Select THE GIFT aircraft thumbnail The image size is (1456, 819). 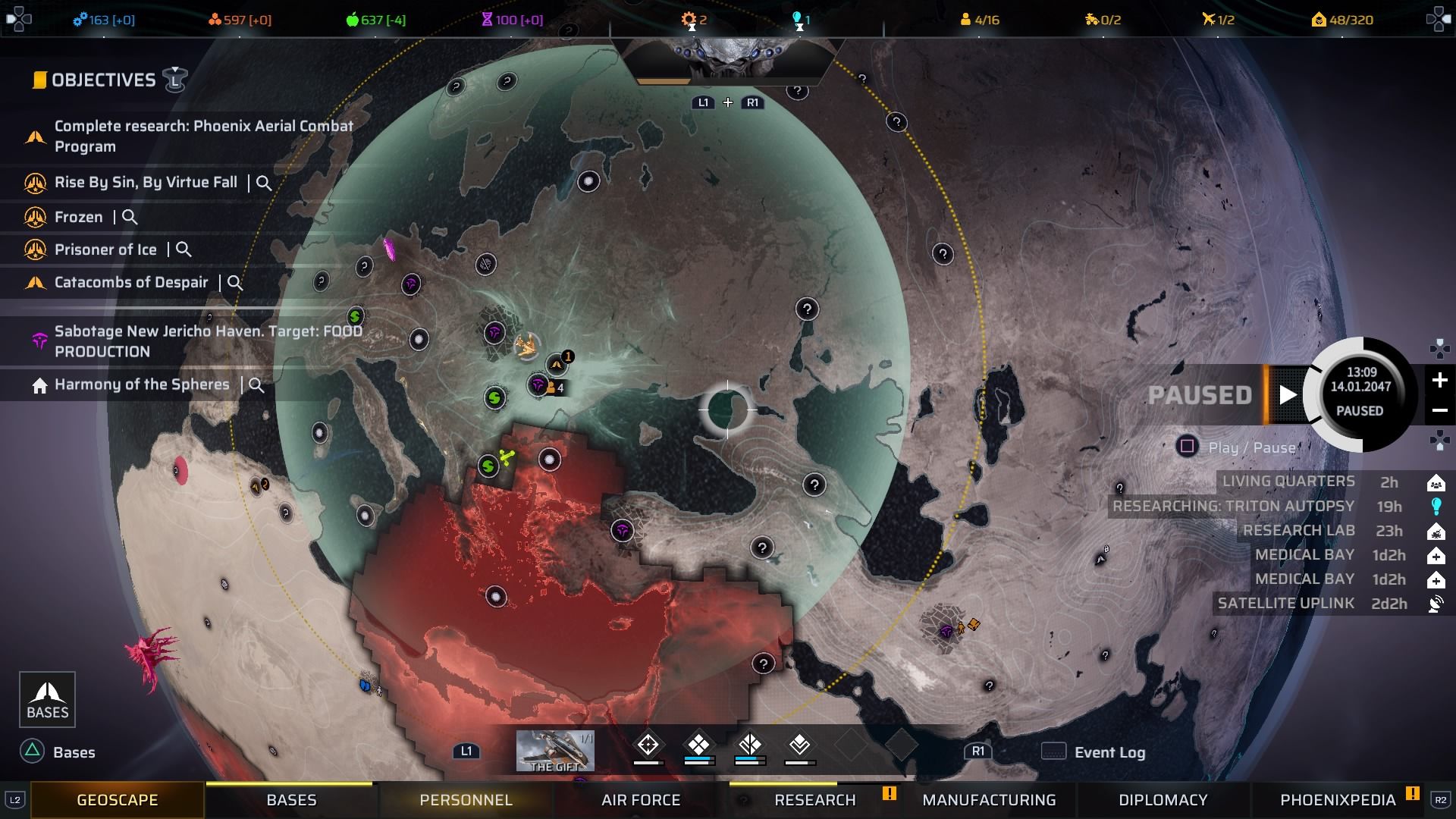point(555,750)
